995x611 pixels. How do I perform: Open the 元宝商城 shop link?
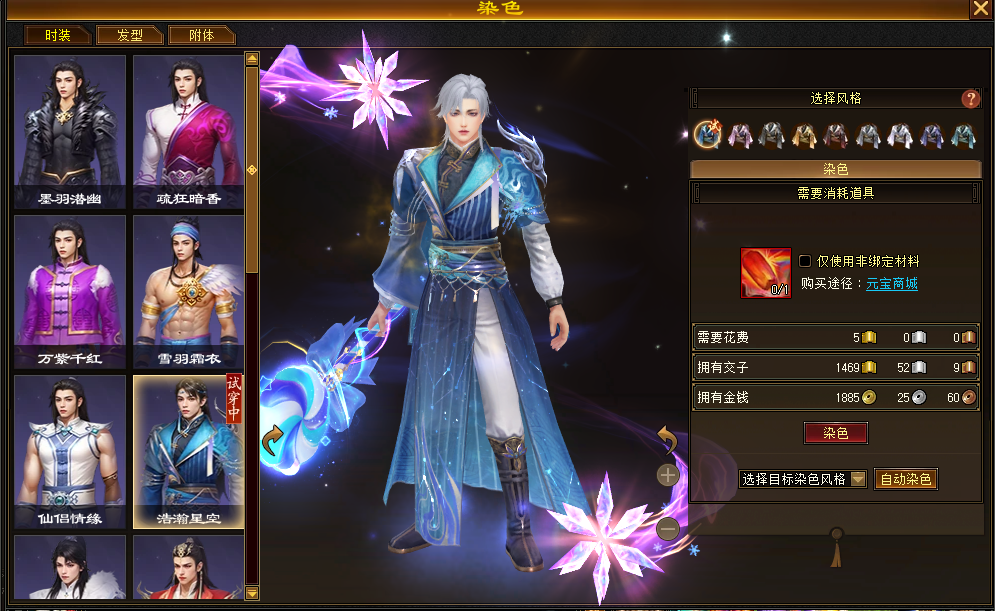point(891,284)
